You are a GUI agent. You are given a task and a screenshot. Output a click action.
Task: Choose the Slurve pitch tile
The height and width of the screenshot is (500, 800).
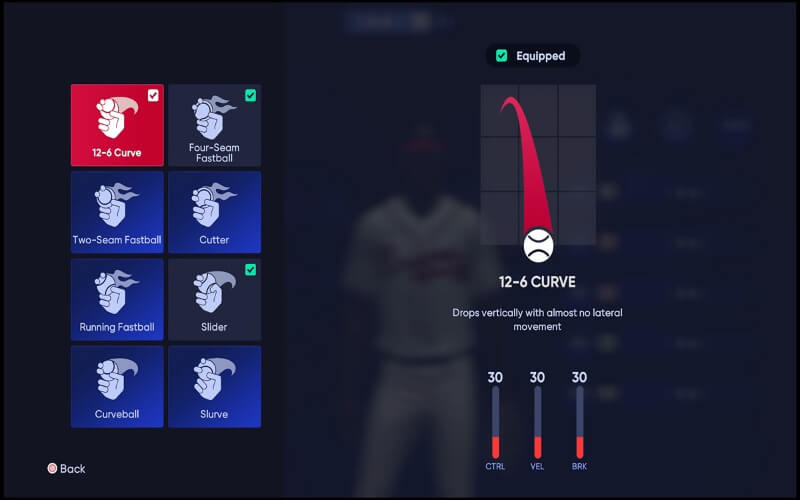coord(214,386)
